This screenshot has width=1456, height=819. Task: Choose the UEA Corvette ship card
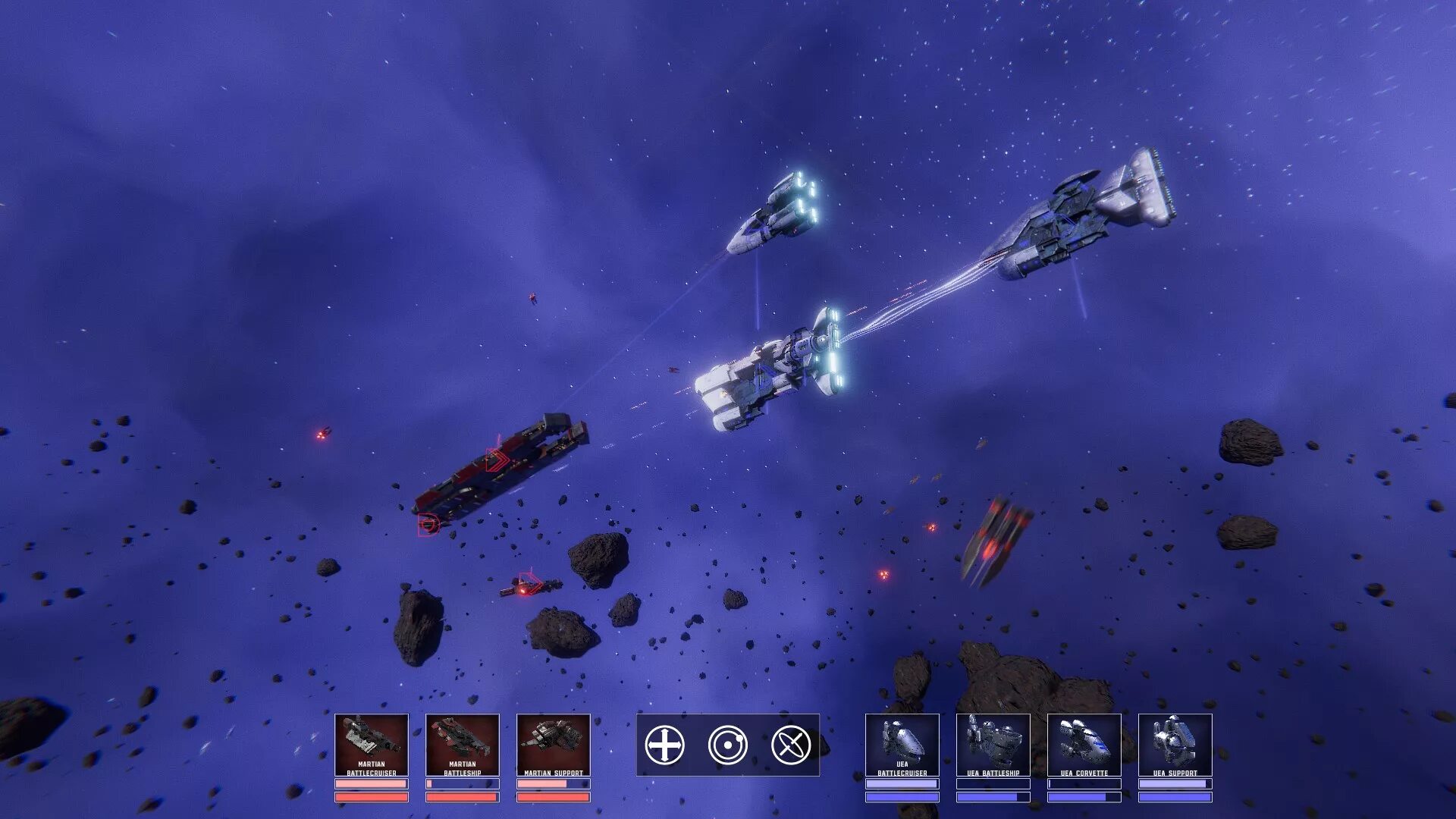click(1084, 745)
